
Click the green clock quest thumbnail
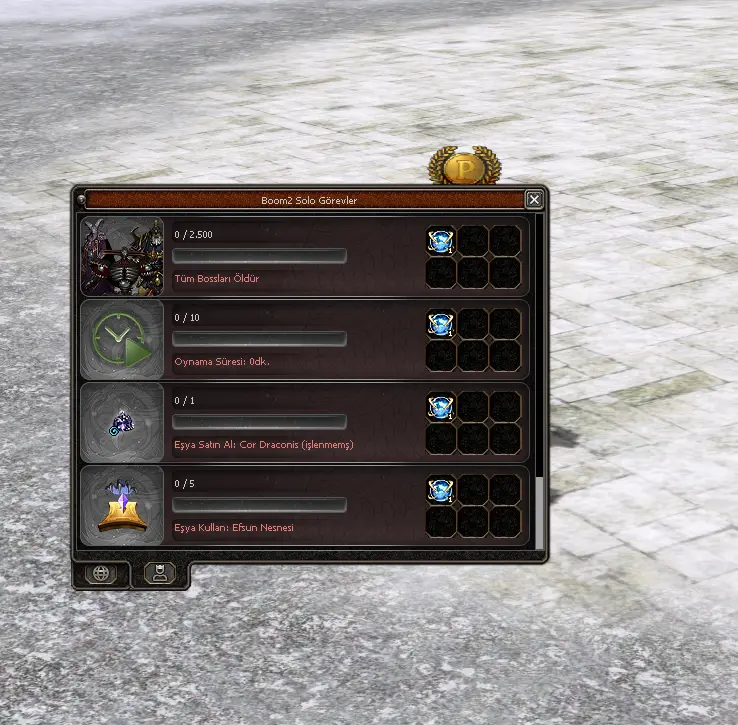pyautogui.click(x=122, y=340)
